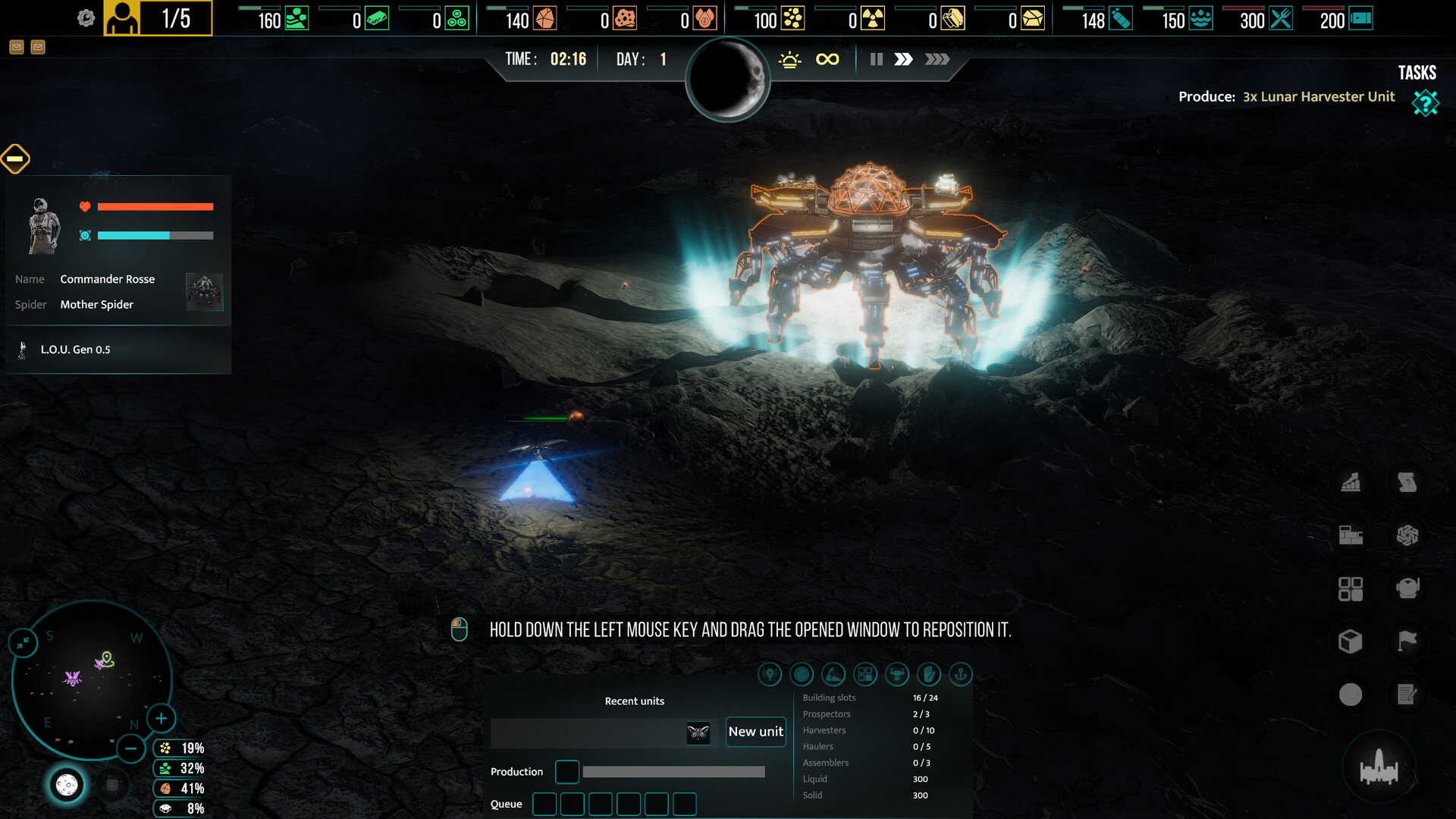Viewport: 1456px width, 819px height.
Task: Click the anchor icon above Recent units
Action: [960, 674]
